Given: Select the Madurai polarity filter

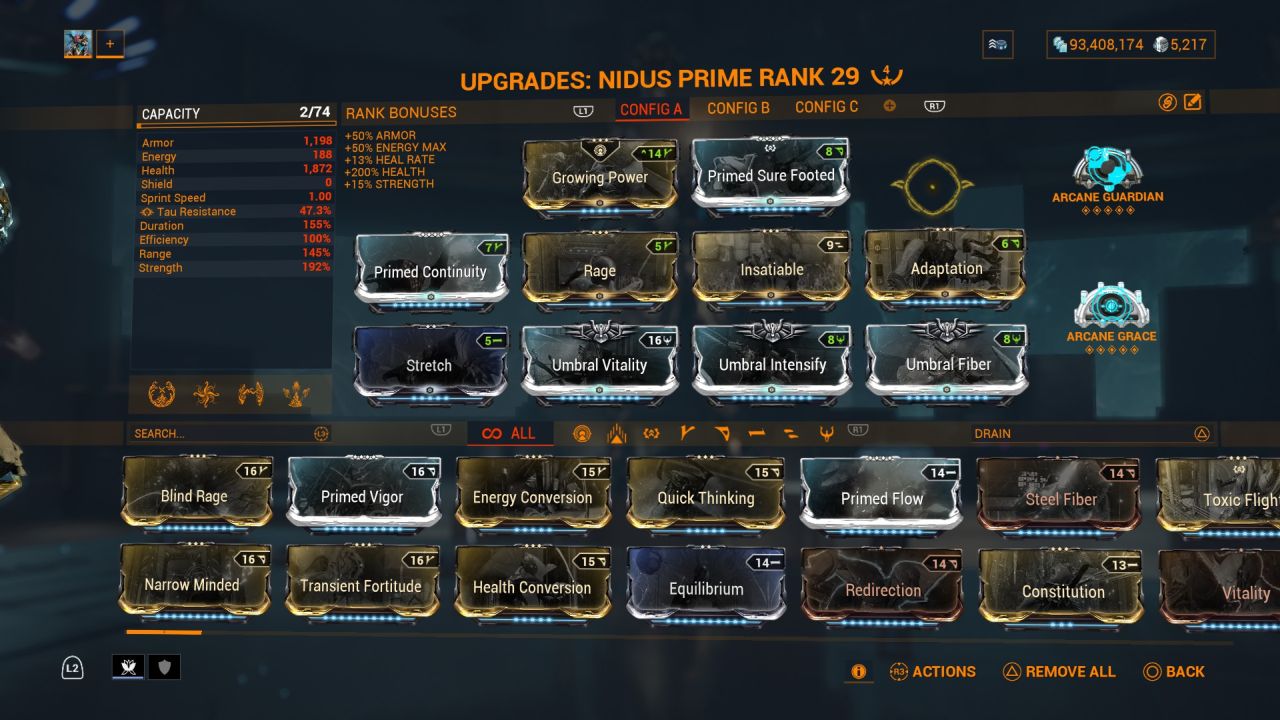Looking at the screenshot, I should point(685,433).
